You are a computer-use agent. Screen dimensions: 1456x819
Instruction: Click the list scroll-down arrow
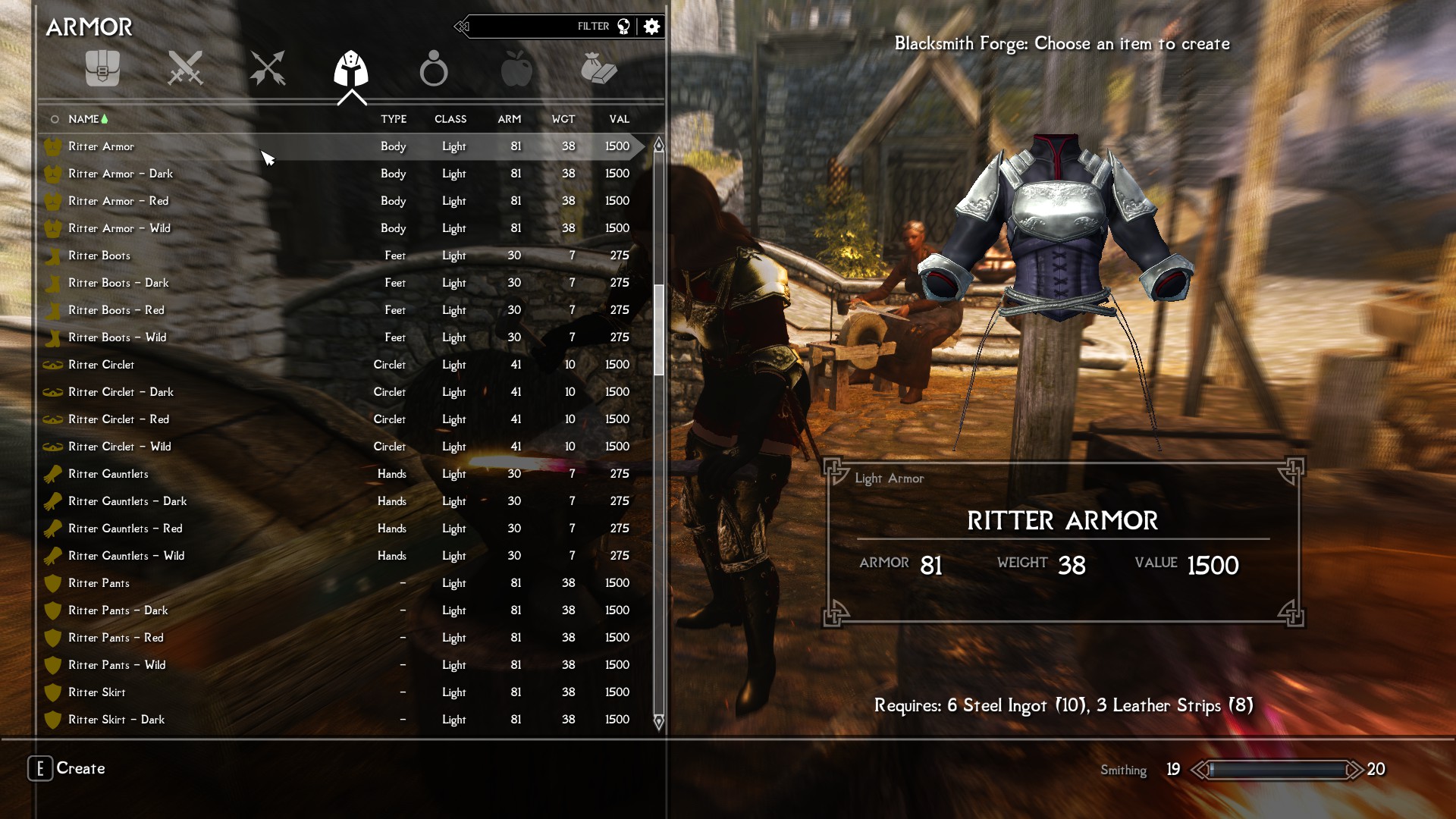click(659, 721)
